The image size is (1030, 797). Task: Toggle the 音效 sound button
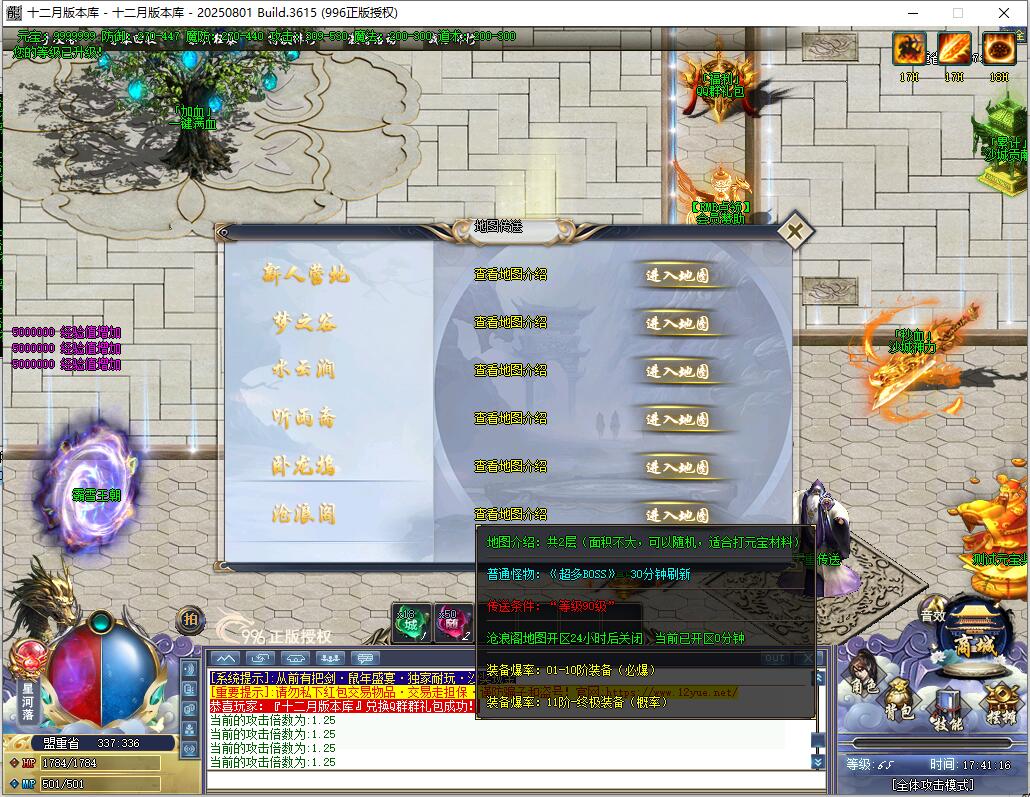point(933,615)
